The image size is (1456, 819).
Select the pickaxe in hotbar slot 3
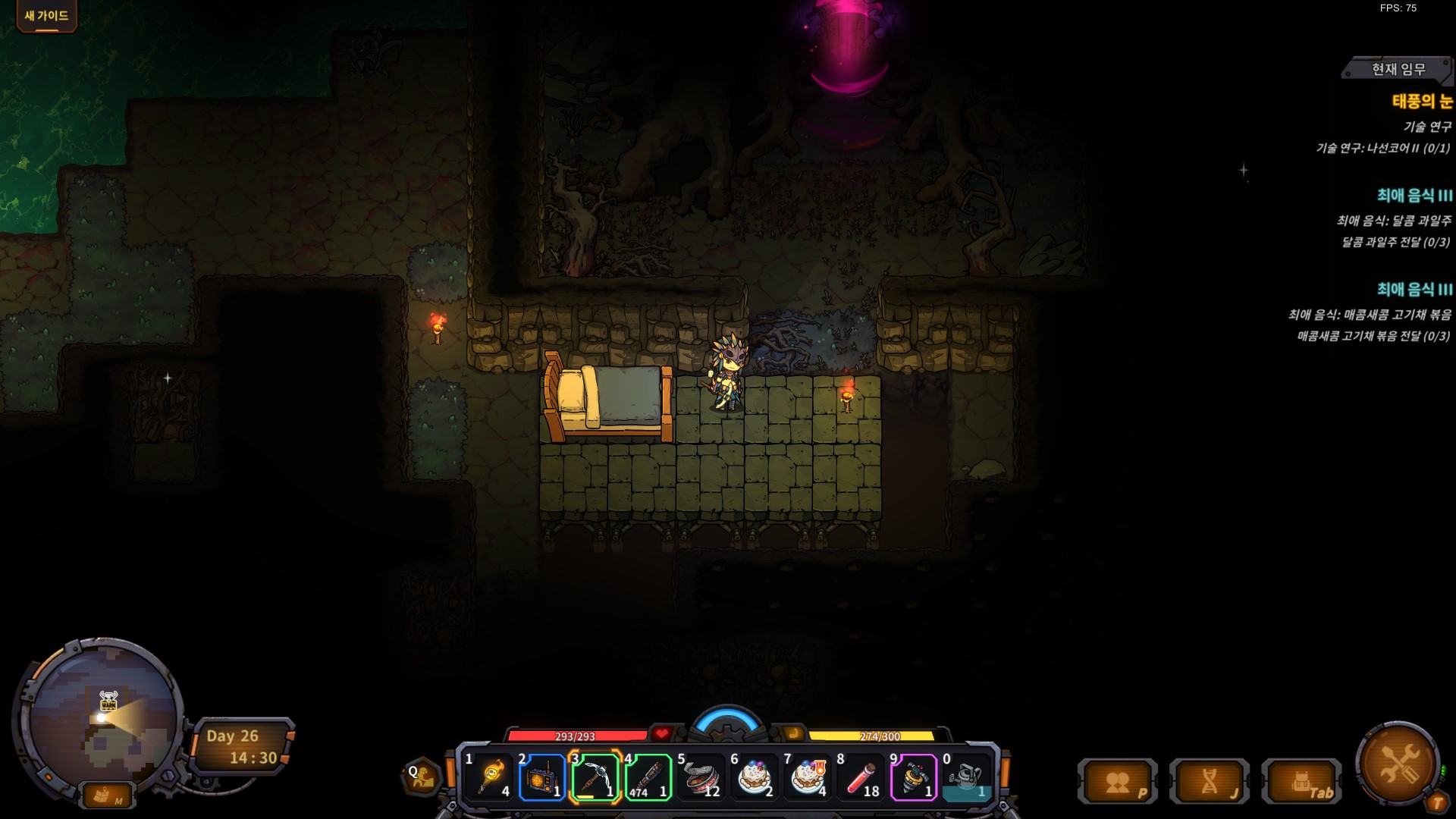[x=595, y=777]
